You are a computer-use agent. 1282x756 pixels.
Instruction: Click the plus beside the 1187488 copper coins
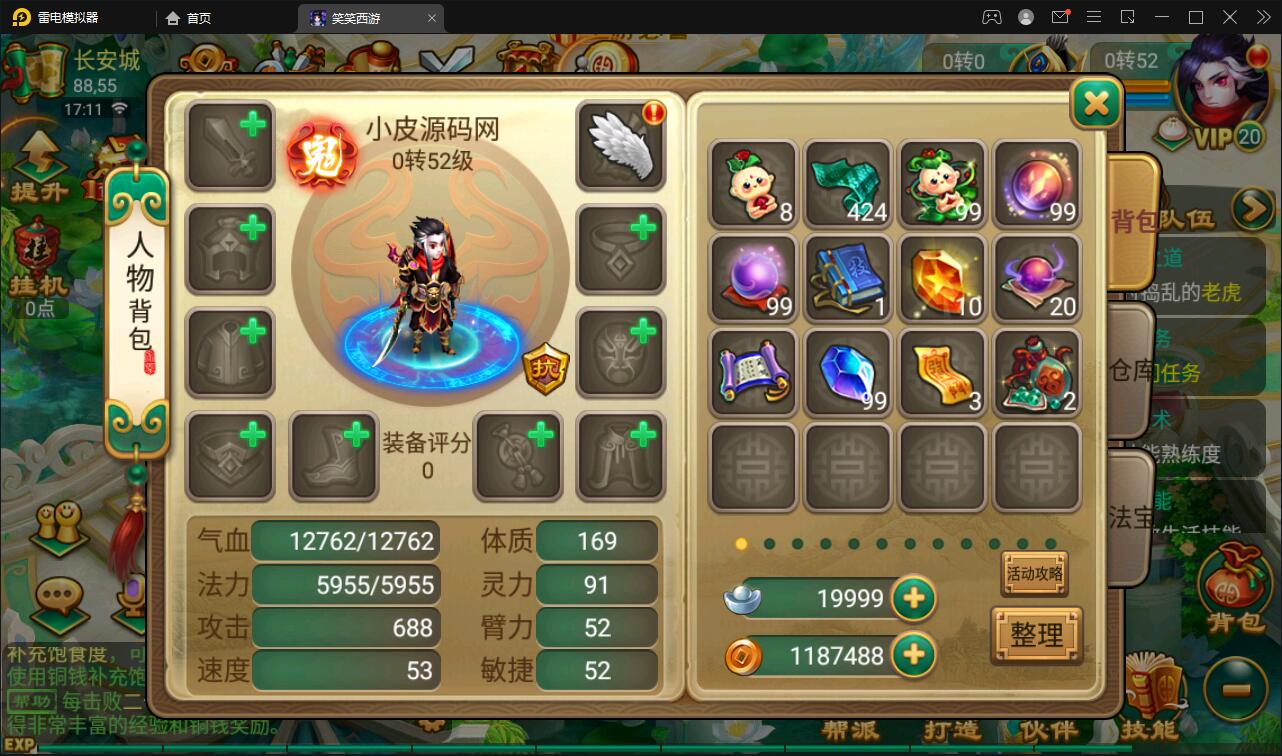(911, 657)
